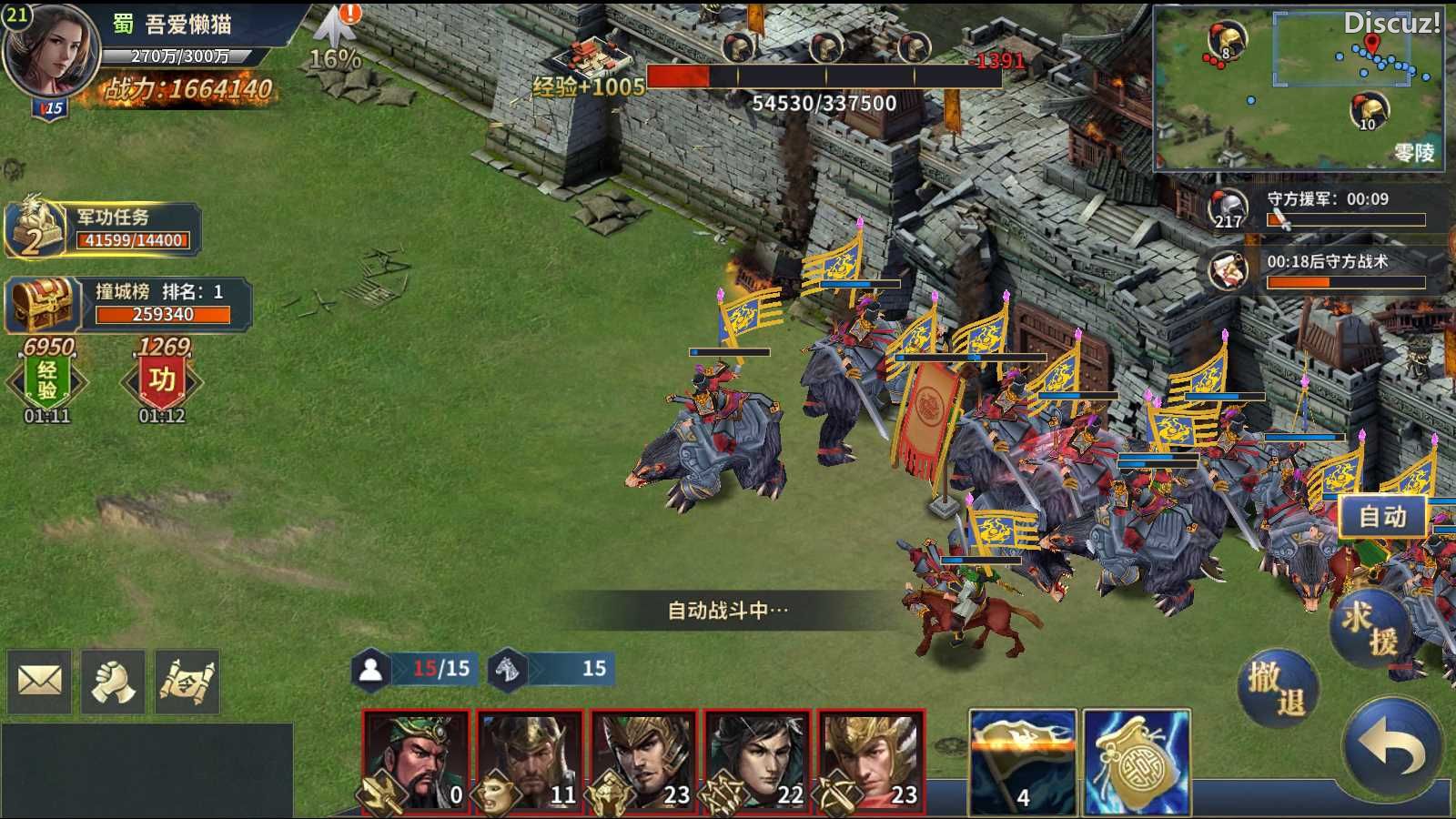Viewport: 1456px width, 819px height.
Task: Open the 零陵 minimap
Action: [1299, 88]
